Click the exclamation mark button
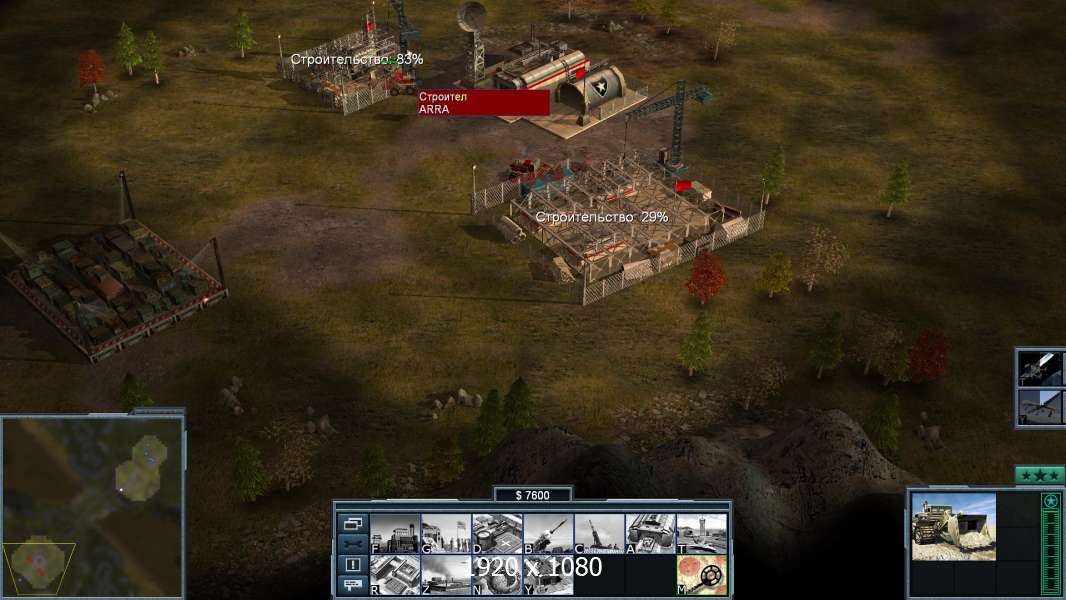 pyautogui.click(x=352, y=565)
